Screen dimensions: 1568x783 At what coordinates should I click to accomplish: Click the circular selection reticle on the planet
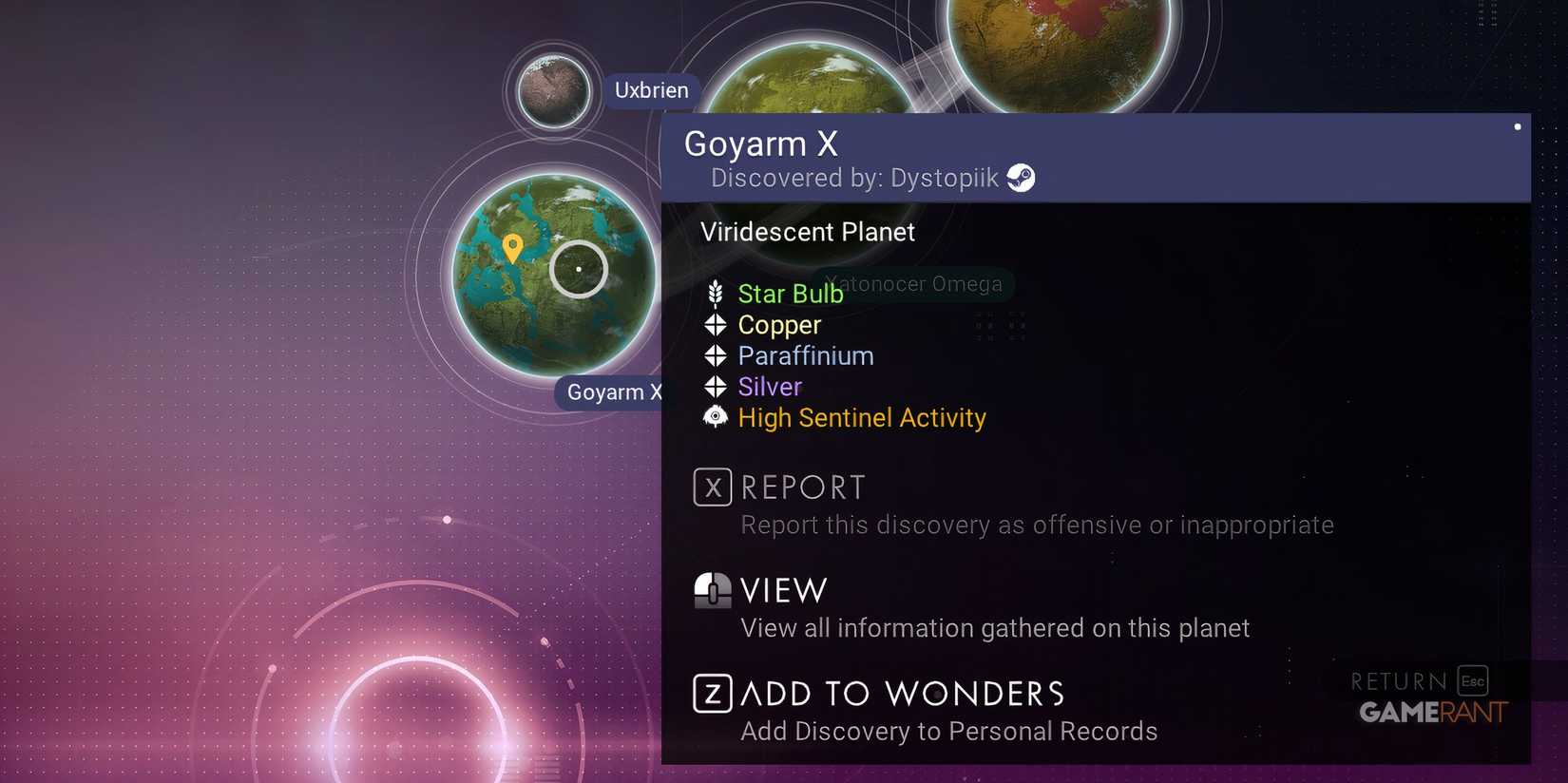click(578, 269)
